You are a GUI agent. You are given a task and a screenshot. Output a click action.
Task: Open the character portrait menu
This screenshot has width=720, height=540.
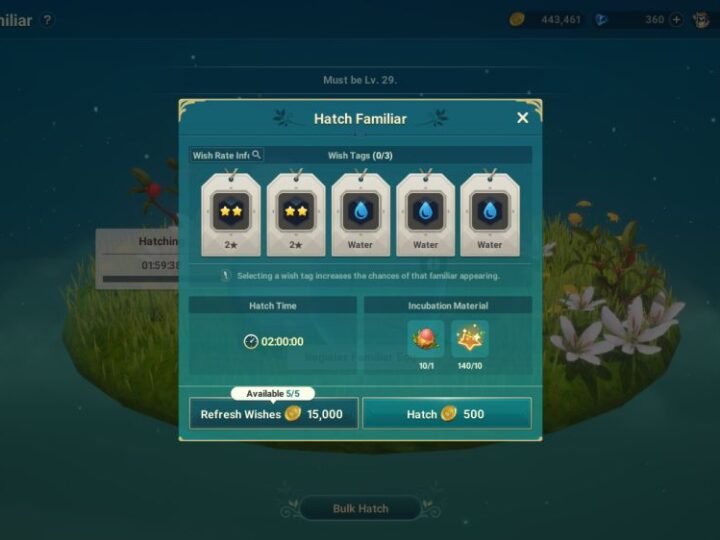pyautogui.click(x=702, y=19)
